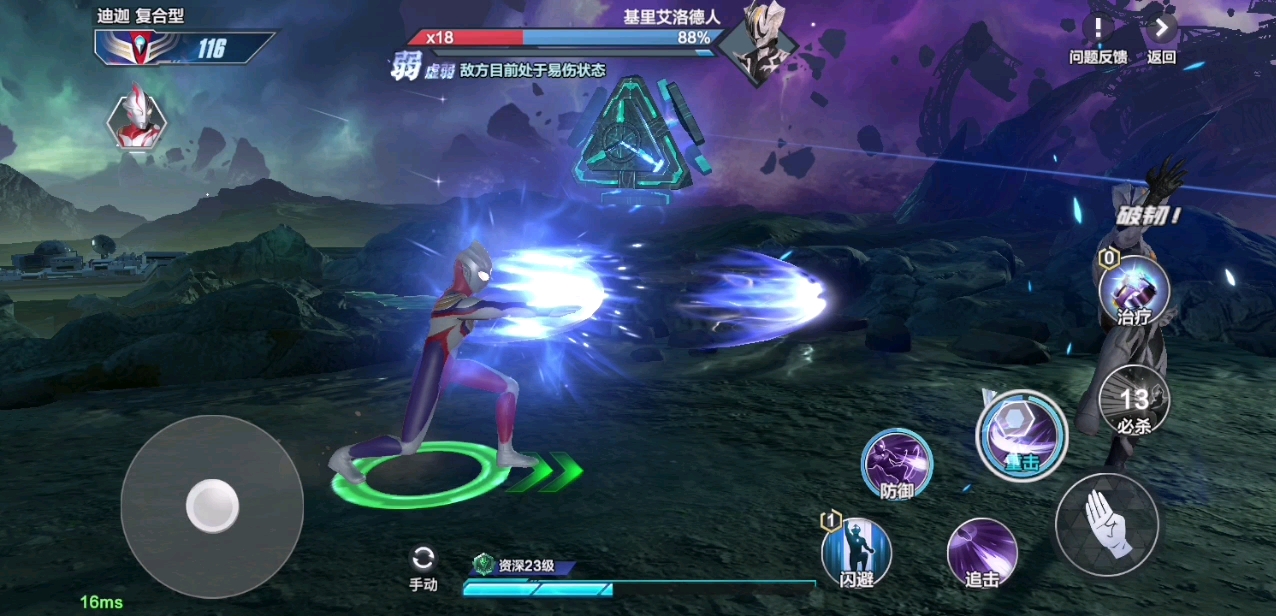Tap the white hand basic attack button
Image resolution: width=1276 pixels, height=616 pixels.
[1107, 525]
